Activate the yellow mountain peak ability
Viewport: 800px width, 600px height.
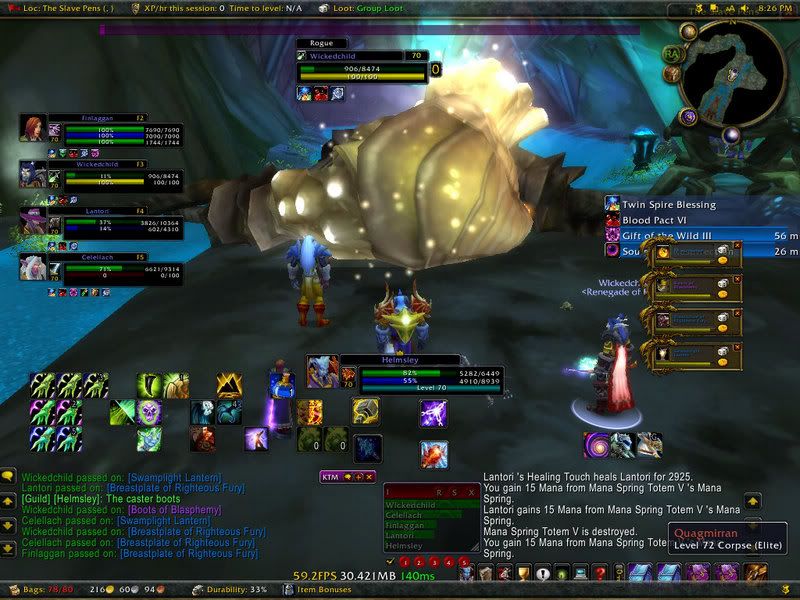(x=229, y=382)
